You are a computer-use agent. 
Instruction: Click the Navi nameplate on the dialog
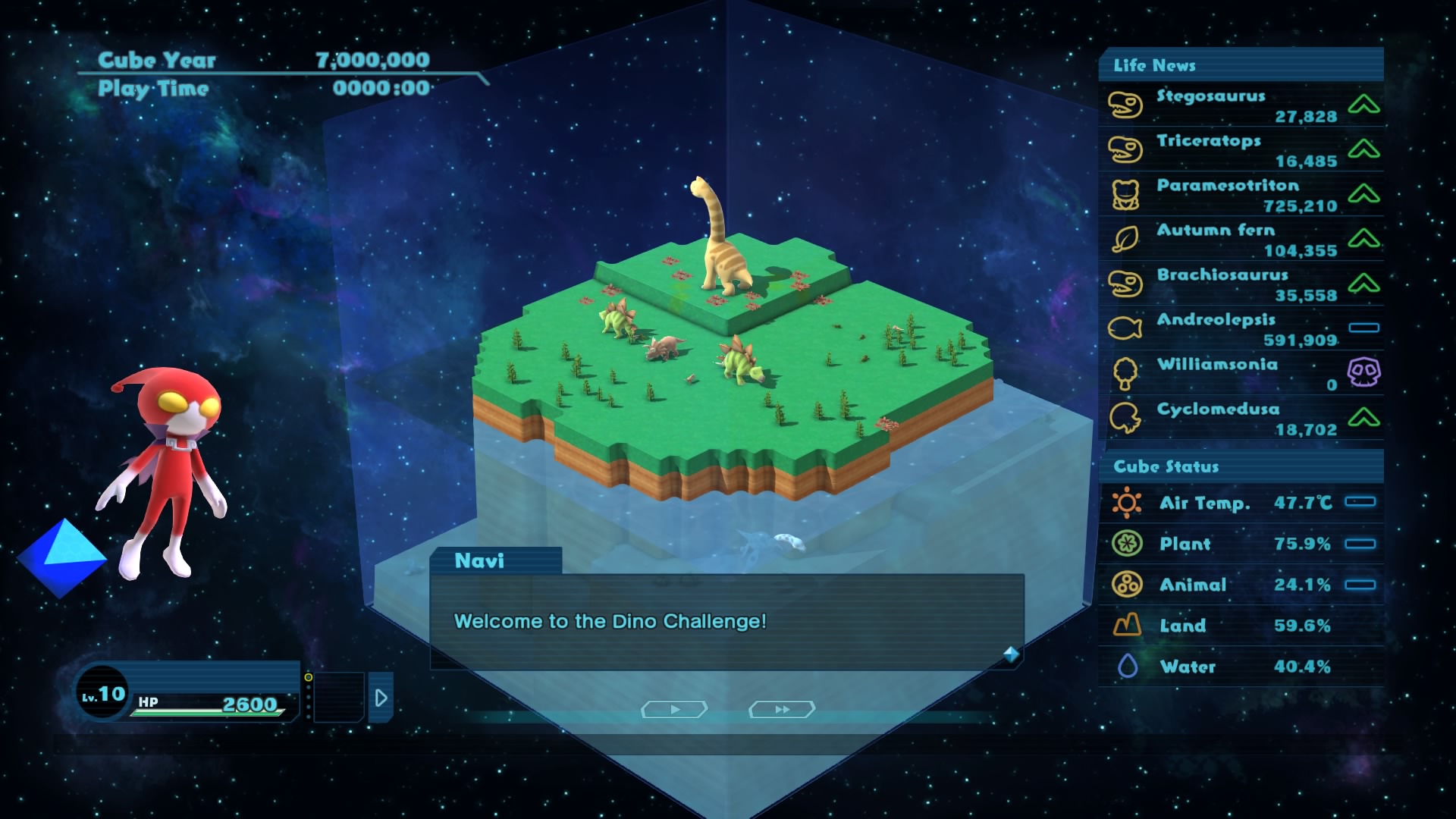pos(481,561)
